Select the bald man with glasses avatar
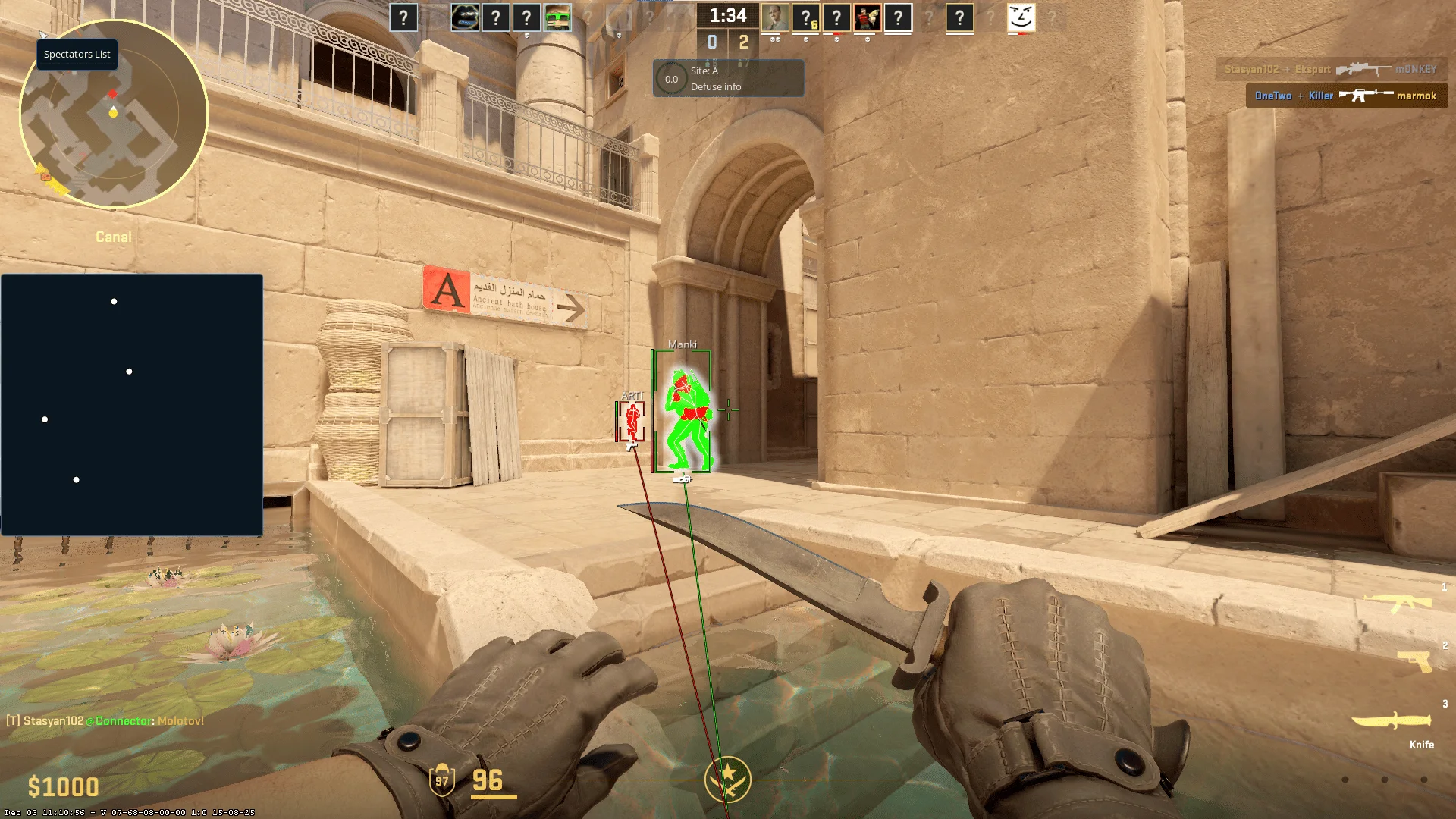Image resolution: width=1456 pixels, height=819 pixels. click(x=774, y=17)
